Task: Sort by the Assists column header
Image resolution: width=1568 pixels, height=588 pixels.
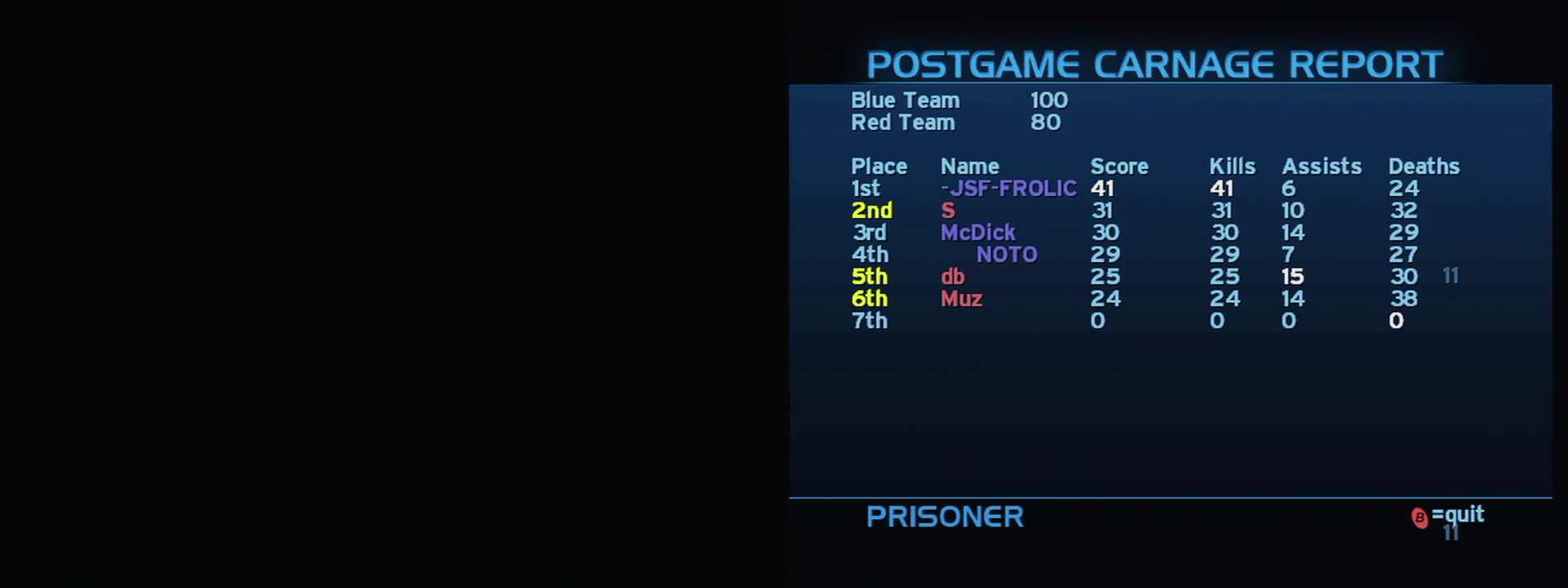Action: 1322,167
